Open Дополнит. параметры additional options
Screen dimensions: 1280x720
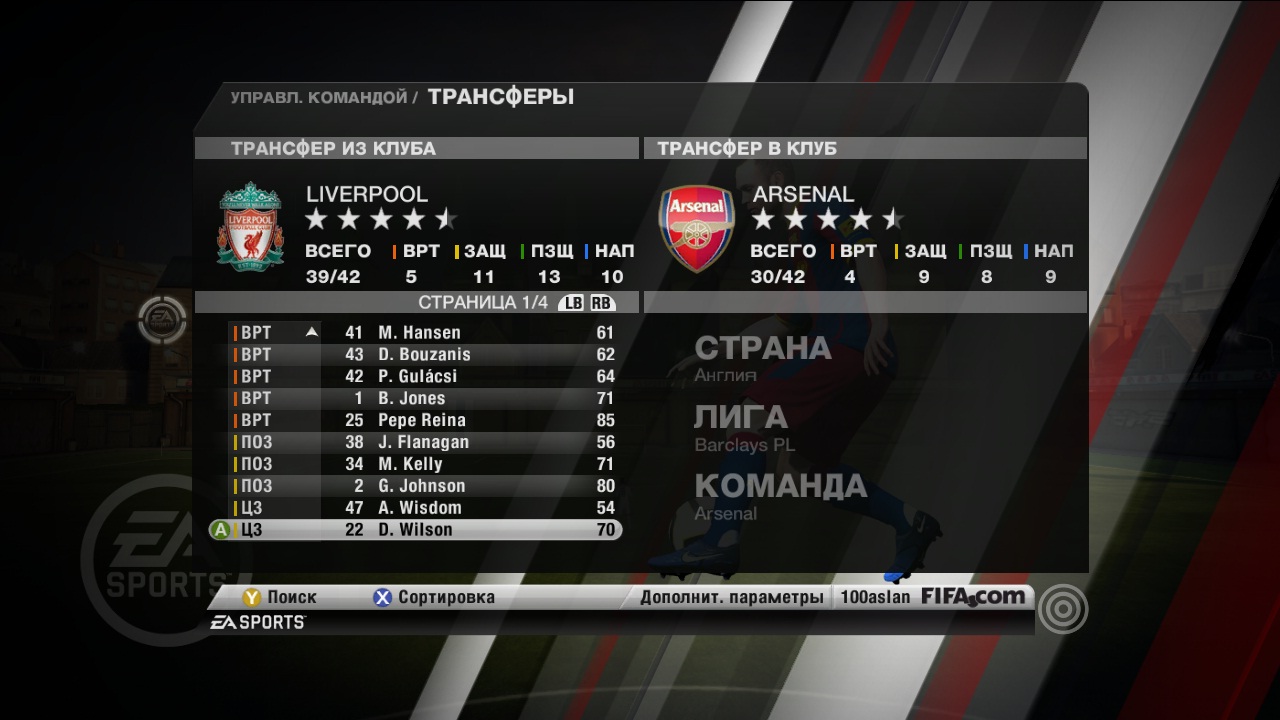pyautogui.click(x=731, y=597)
